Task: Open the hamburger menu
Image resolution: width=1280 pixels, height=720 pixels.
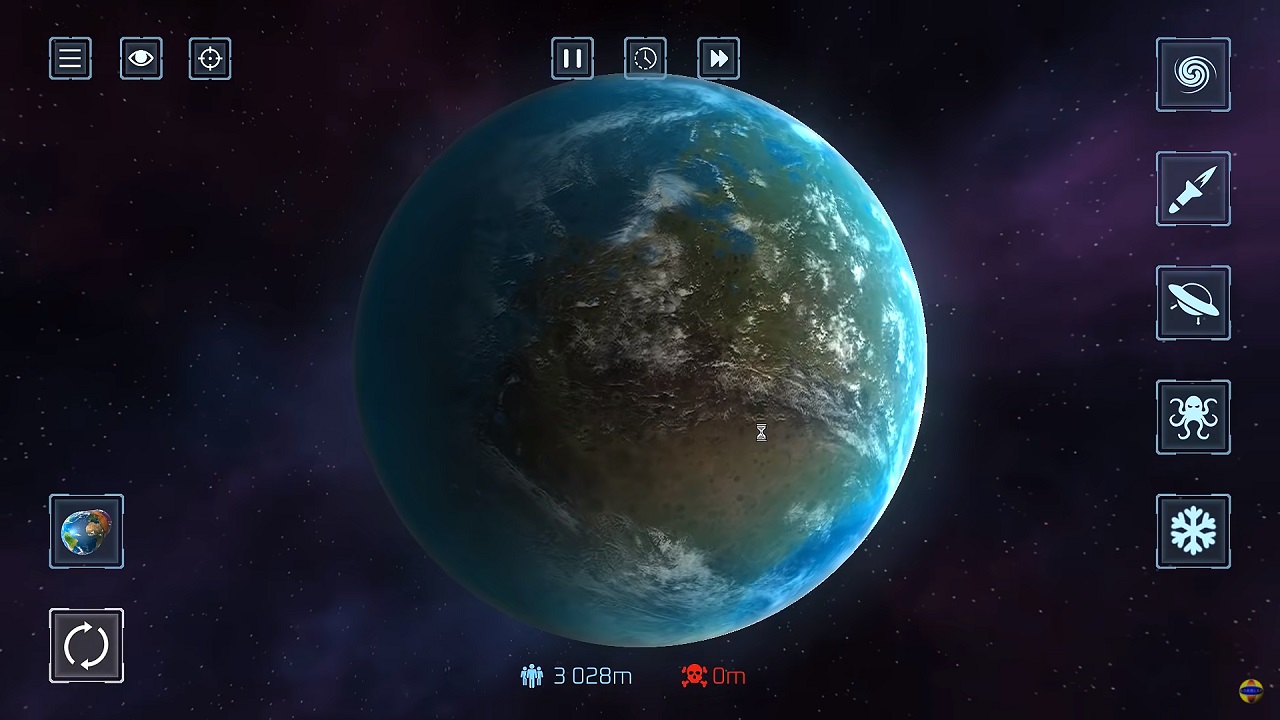Action: [70, 59]
